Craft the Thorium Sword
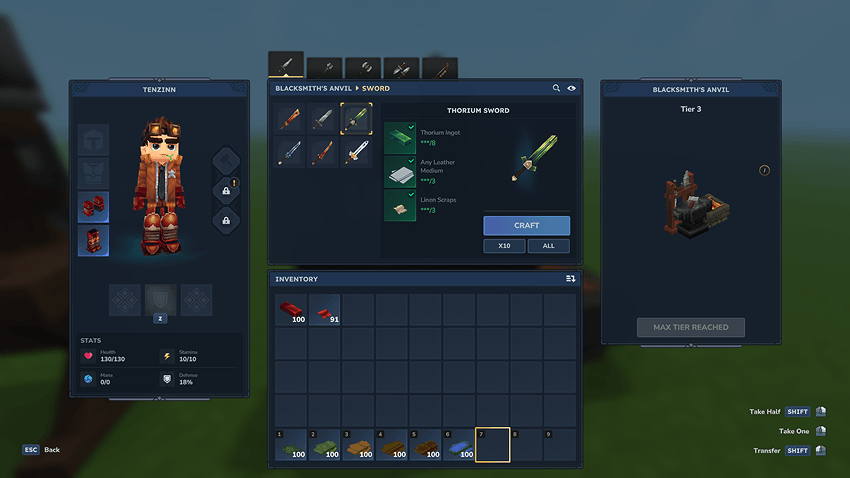The width and height of the screenshot is (850, 478). (526, 225)
